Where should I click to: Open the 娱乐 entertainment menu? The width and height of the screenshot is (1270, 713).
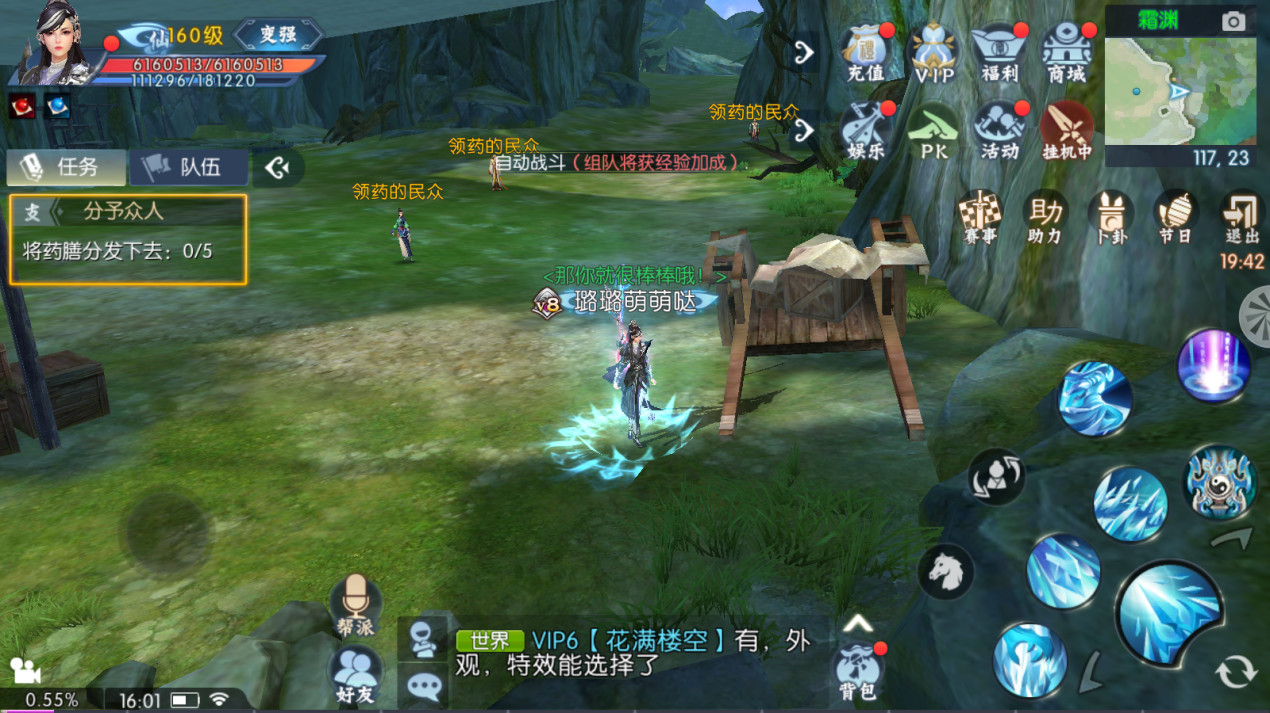coord(866,130)
